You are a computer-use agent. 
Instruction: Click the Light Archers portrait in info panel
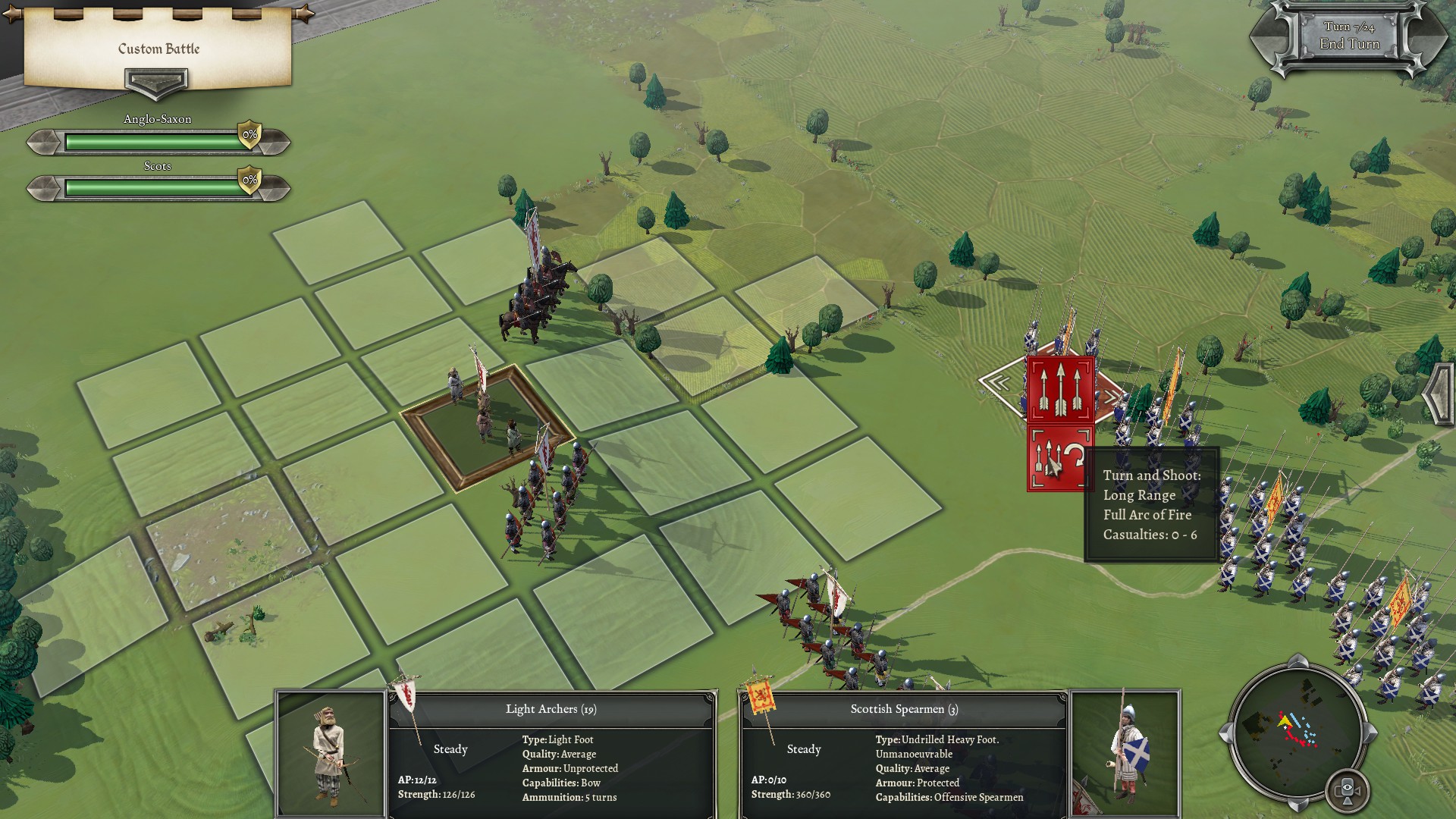pos(331,753)
